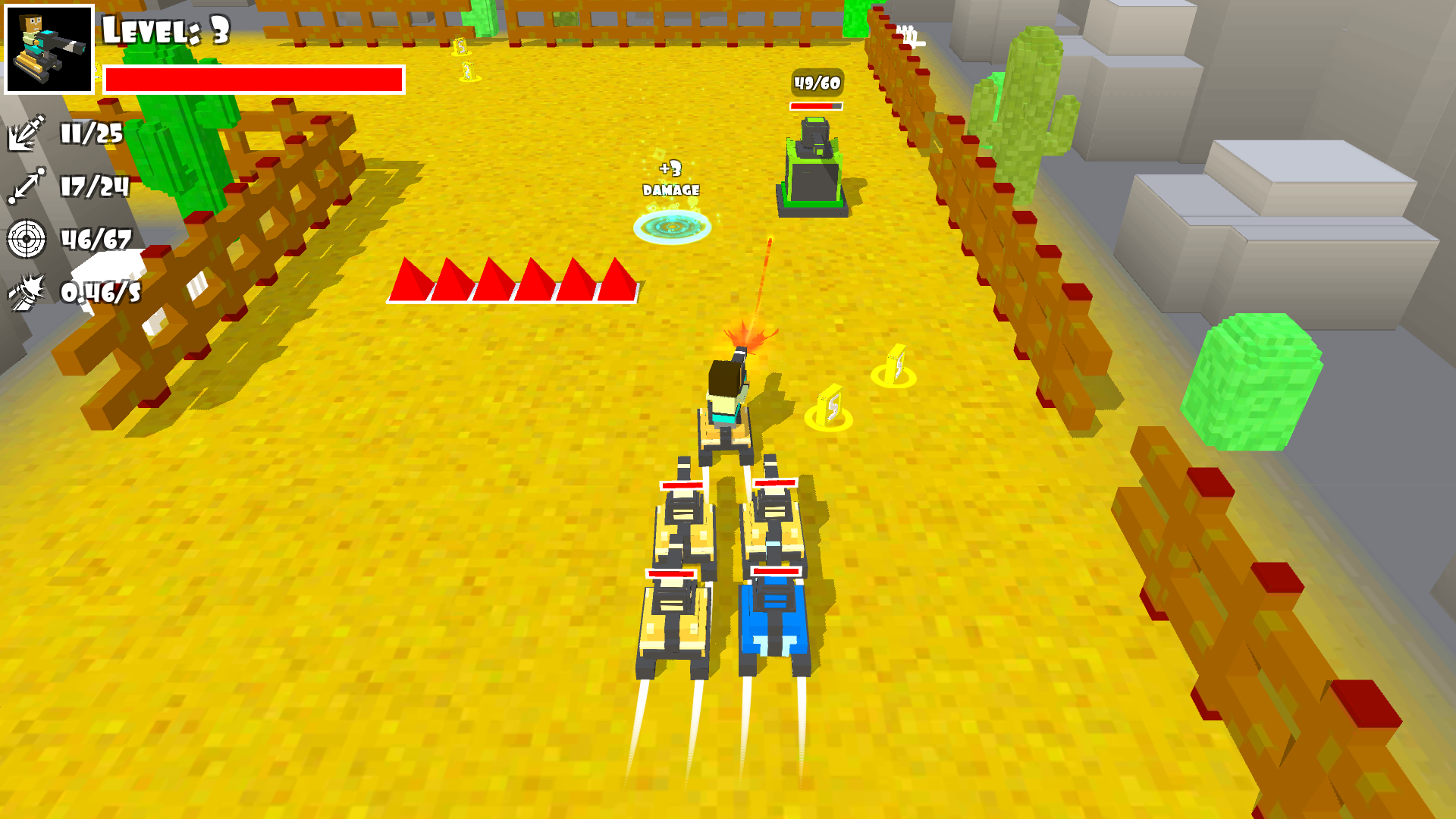Click the player's red health bar
The height and width of the screenshot is (819, 1456).
(x=254, y=80)
